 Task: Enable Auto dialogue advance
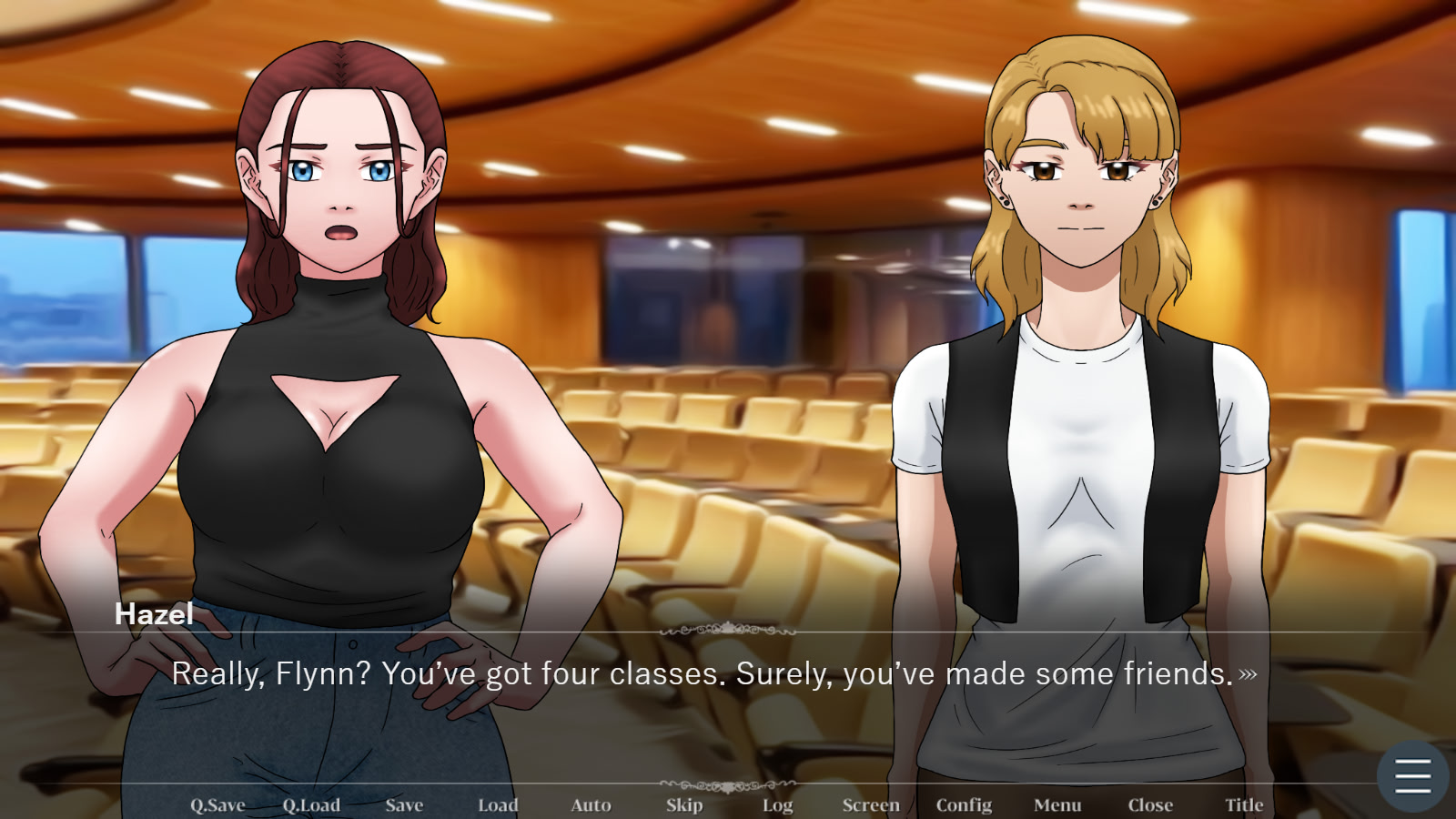coord(591,804)
